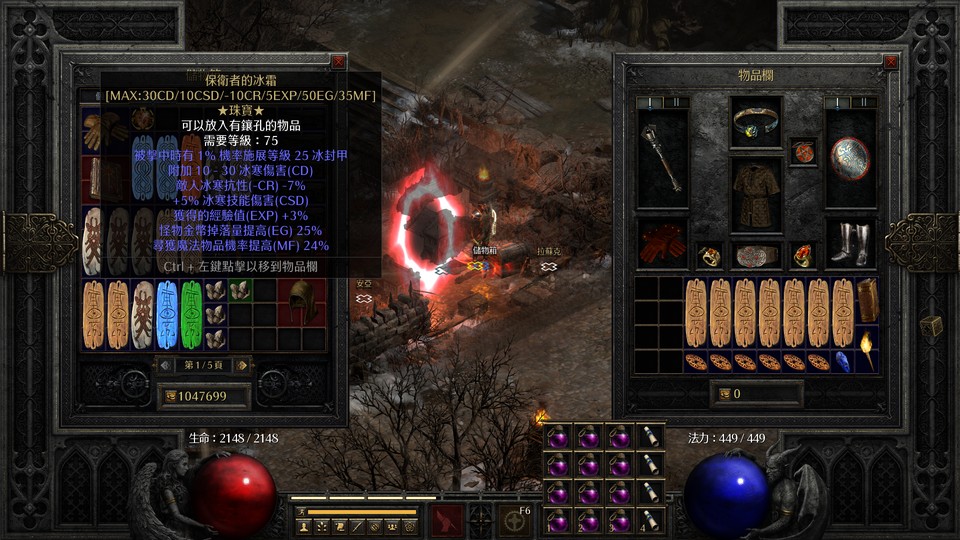Pick the green charm in stash
The height and width of the screenshot is (540, 960).
191,314
